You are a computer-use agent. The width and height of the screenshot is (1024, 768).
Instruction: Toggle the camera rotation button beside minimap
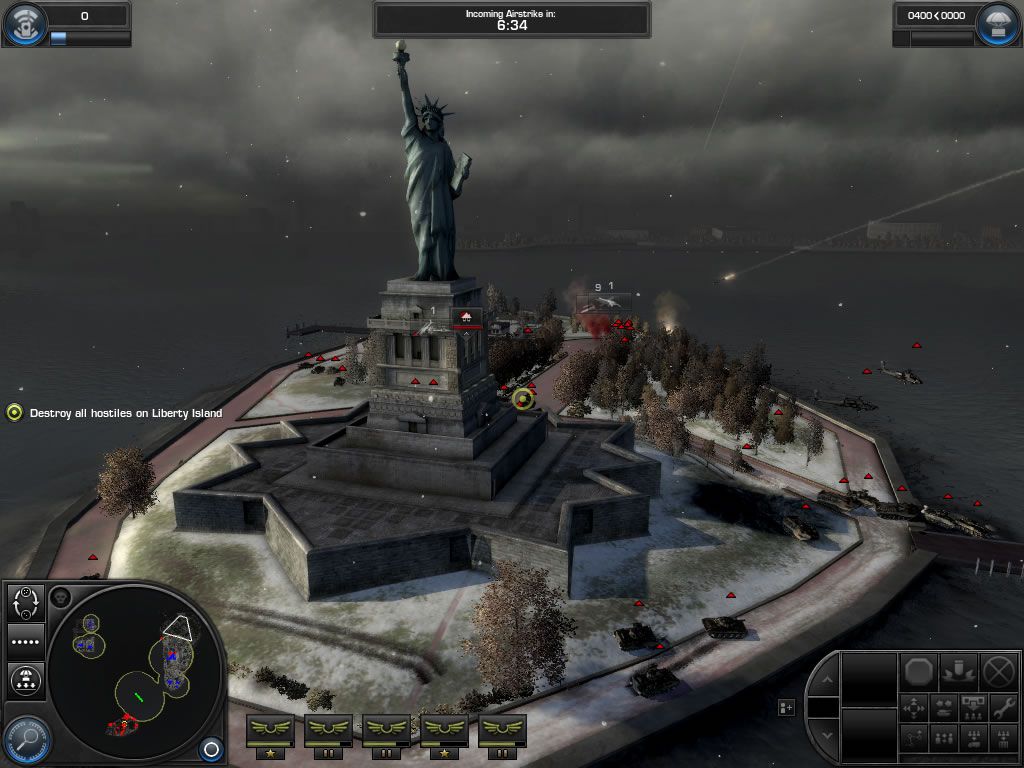[26, 603]
